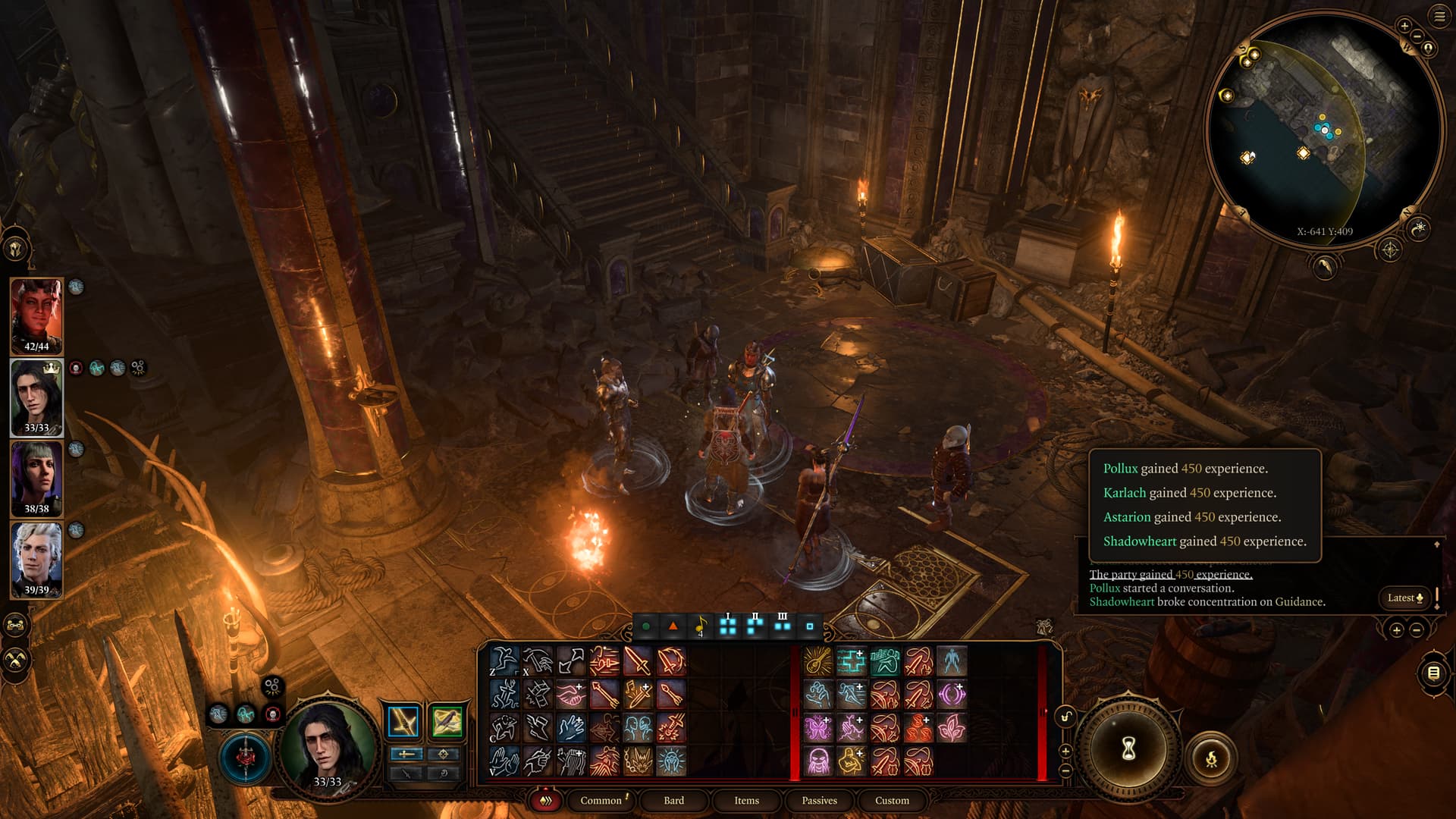
Task: Open the campfire rest button
Action: tap(1211, 758)
